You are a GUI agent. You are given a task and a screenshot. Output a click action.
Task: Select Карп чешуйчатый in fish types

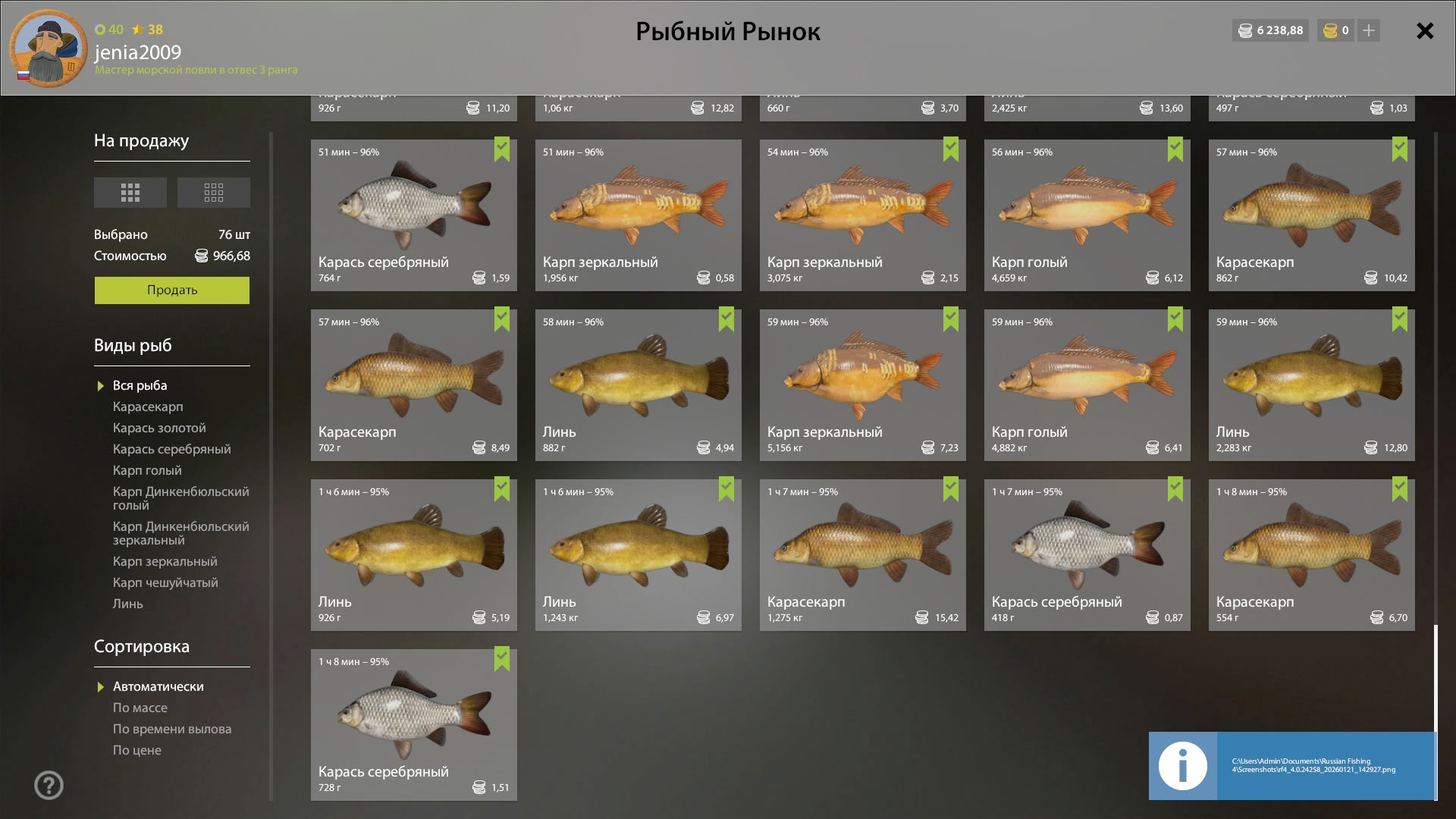165,583
